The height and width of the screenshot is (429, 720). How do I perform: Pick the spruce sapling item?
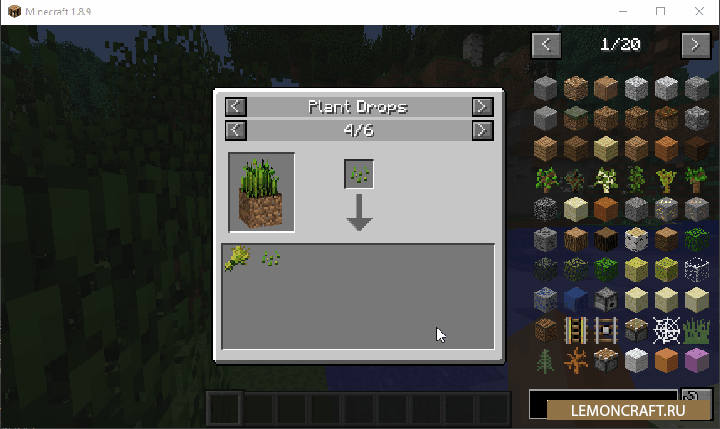pyautogui.click(x=545, y=360)
